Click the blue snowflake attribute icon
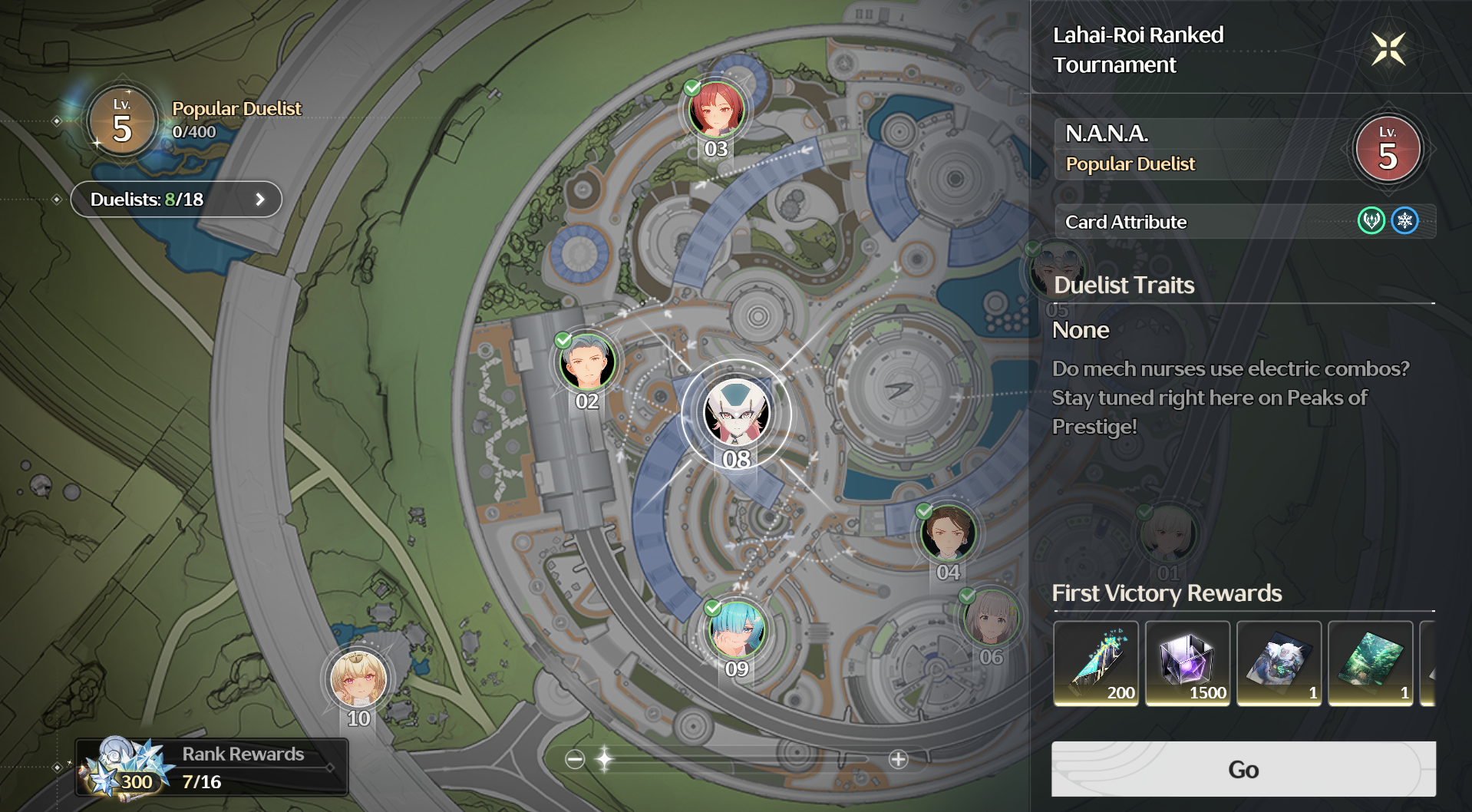1472x812 pixels. click(x=1404, y=221)
